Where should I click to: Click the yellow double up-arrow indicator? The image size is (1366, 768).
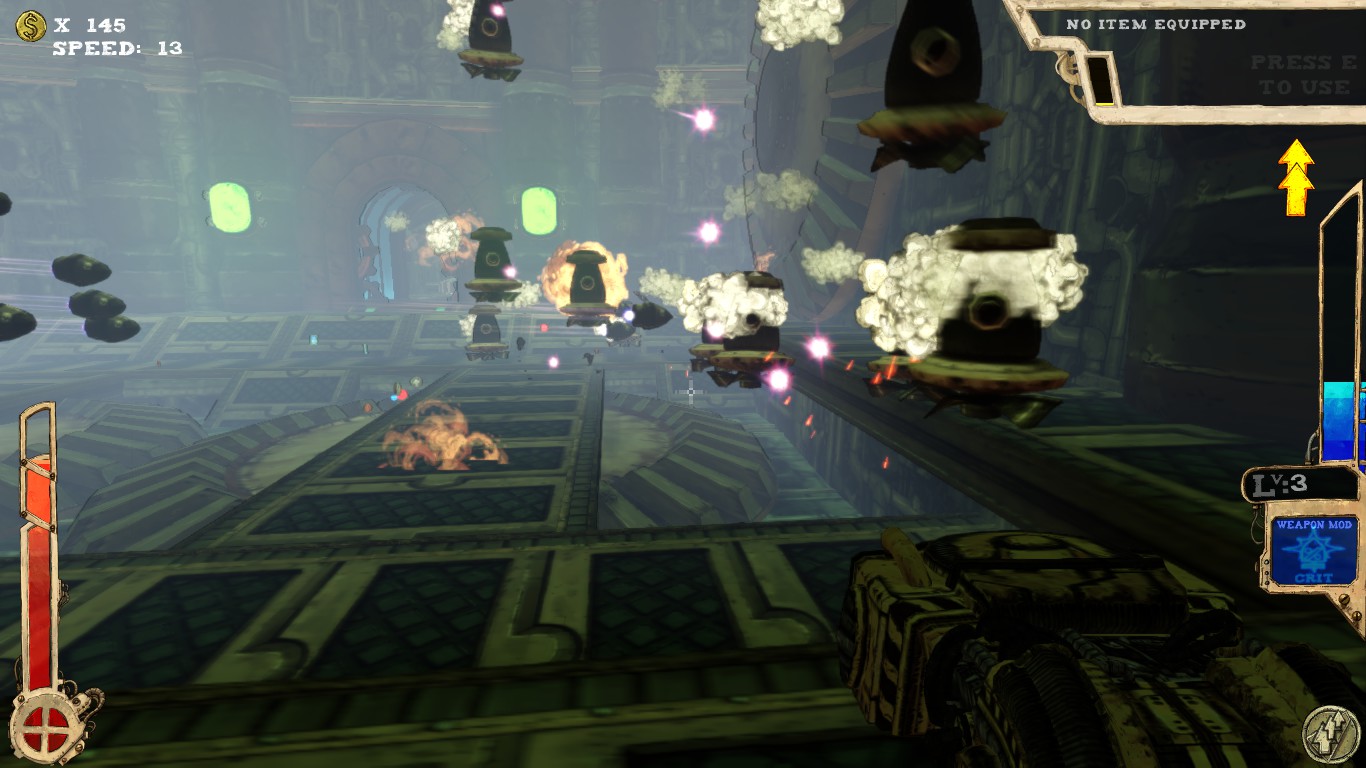click(x=1296, y=177)
